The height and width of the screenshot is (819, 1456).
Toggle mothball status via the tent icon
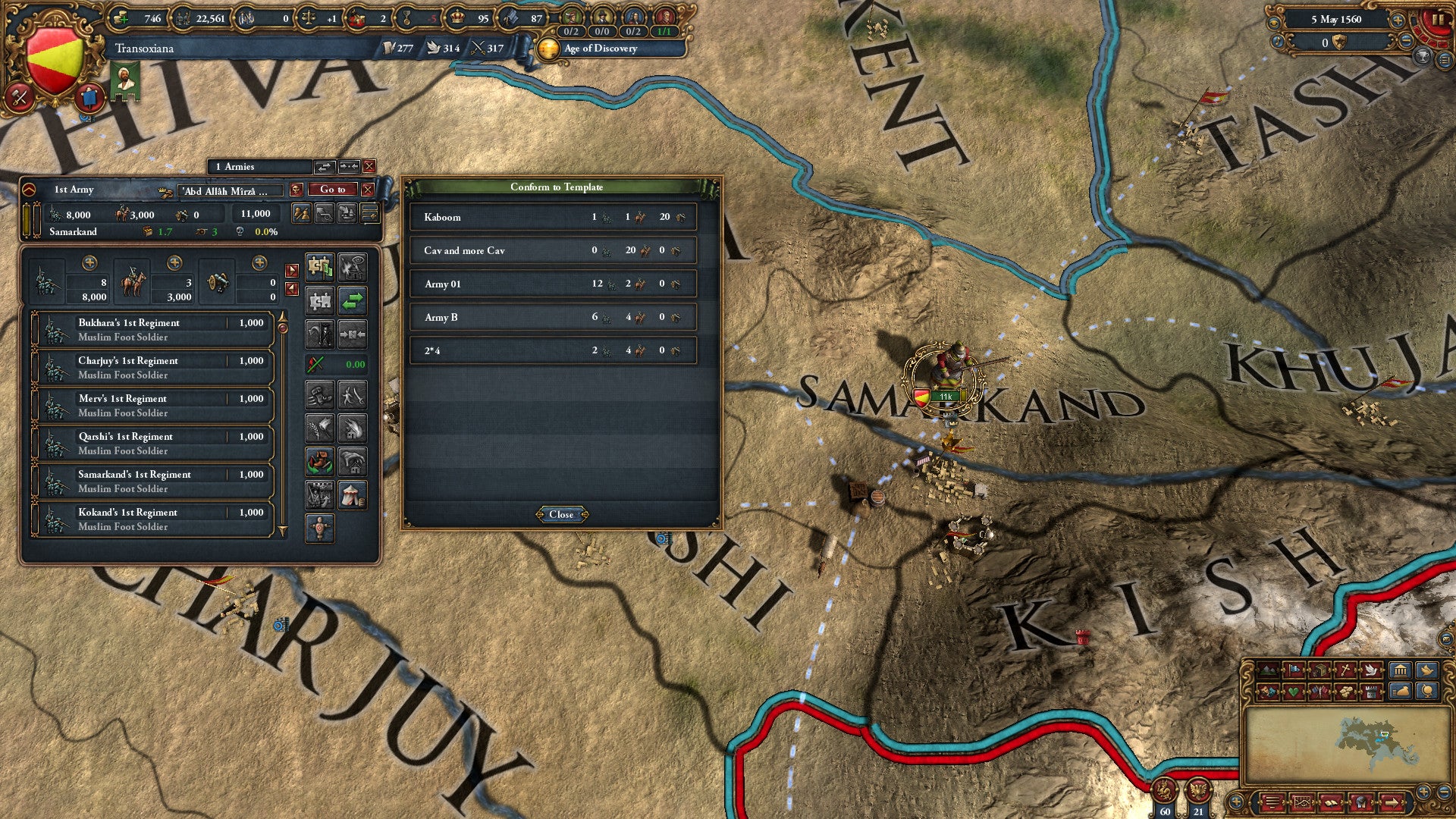tap(353, 494)
